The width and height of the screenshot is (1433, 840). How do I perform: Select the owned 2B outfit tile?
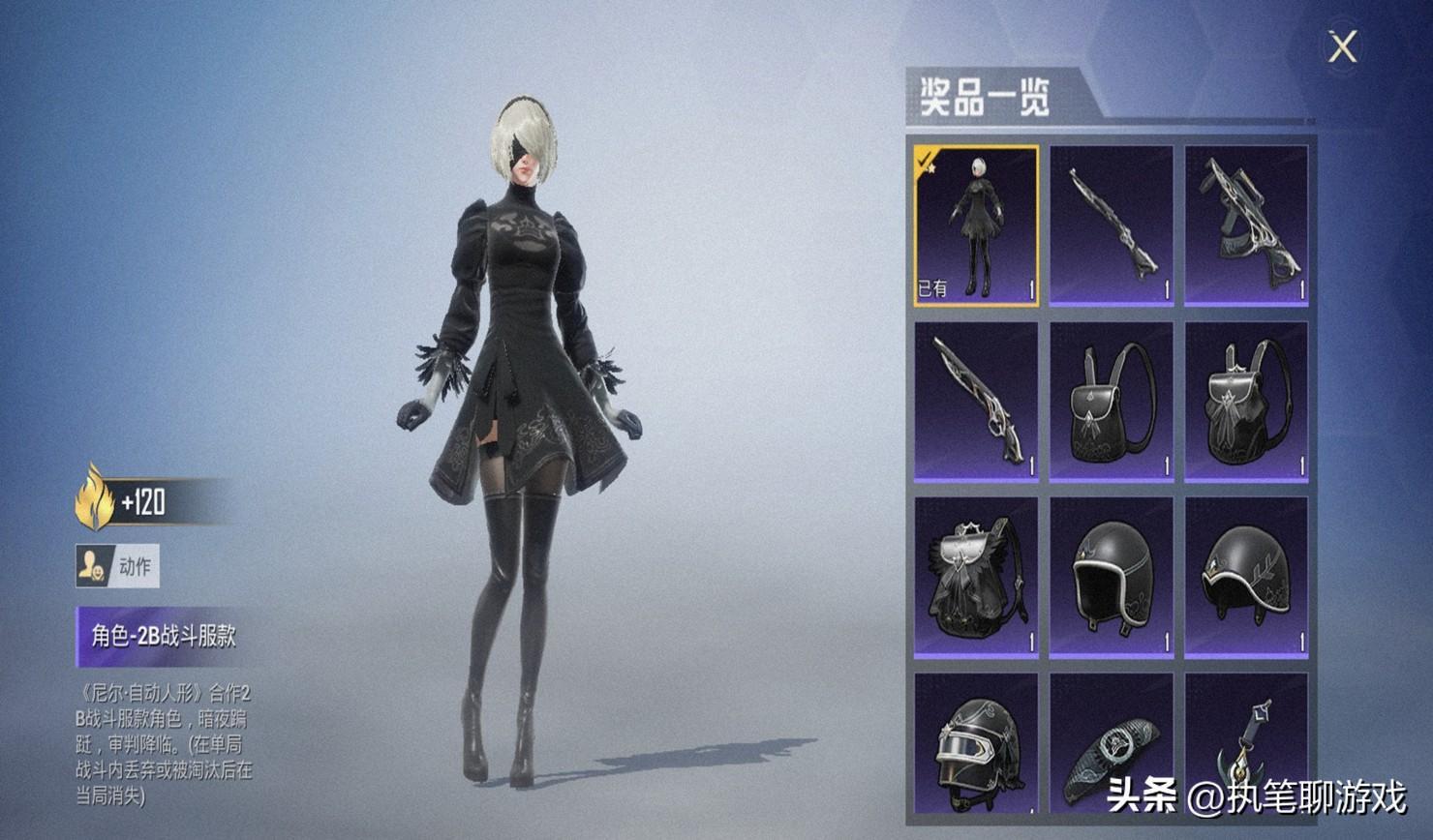coord(976,226)
